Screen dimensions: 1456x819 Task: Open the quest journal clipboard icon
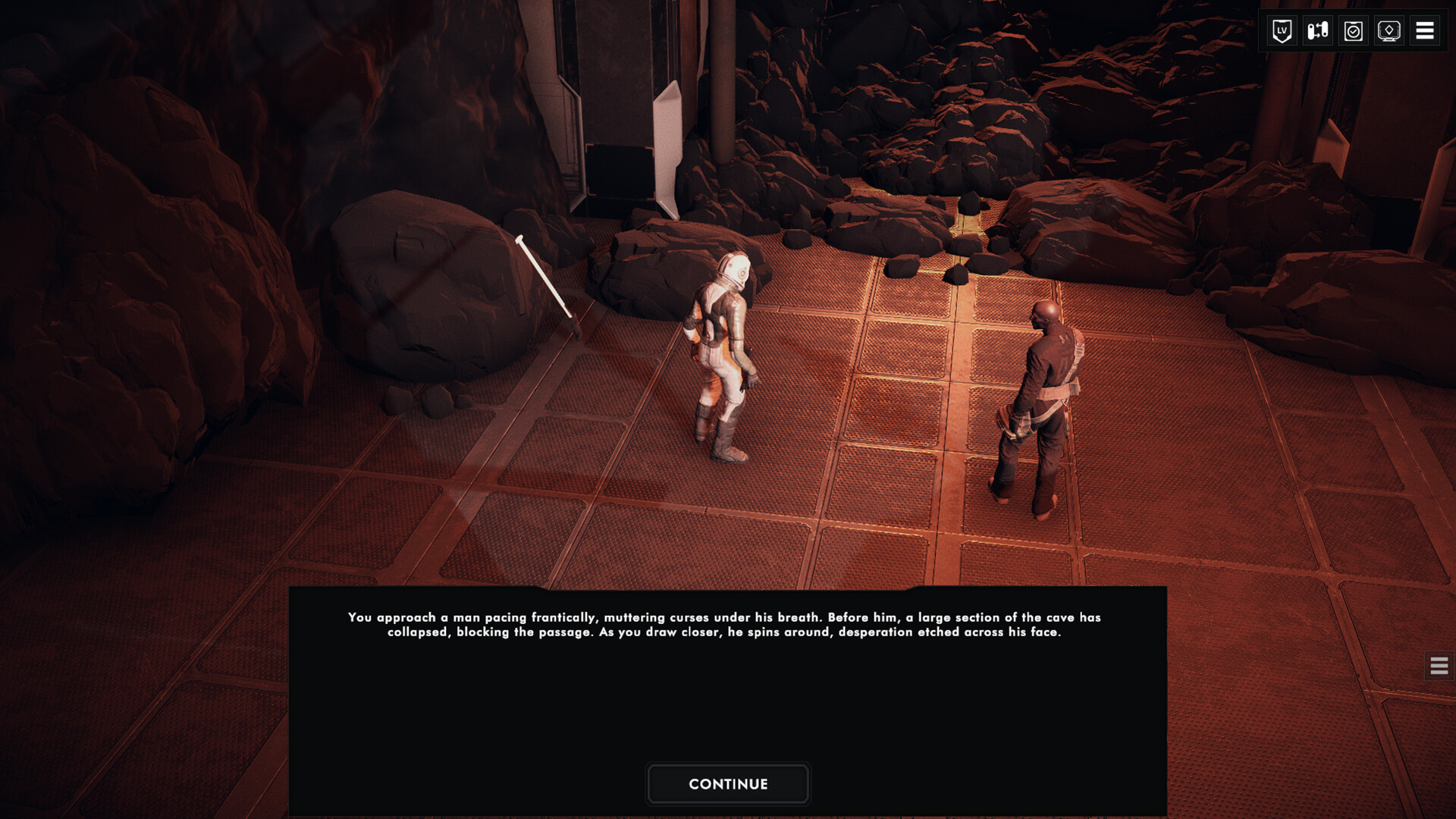tap(1353, 31)
